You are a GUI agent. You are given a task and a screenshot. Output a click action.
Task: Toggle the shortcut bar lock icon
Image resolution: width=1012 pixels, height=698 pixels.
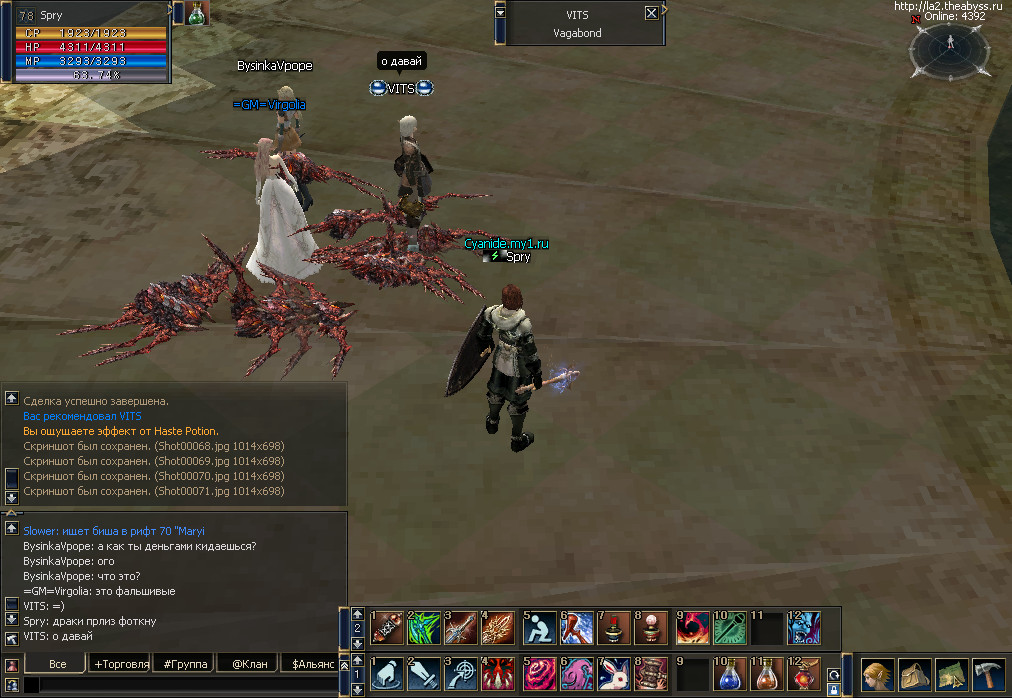click(834, 689)
